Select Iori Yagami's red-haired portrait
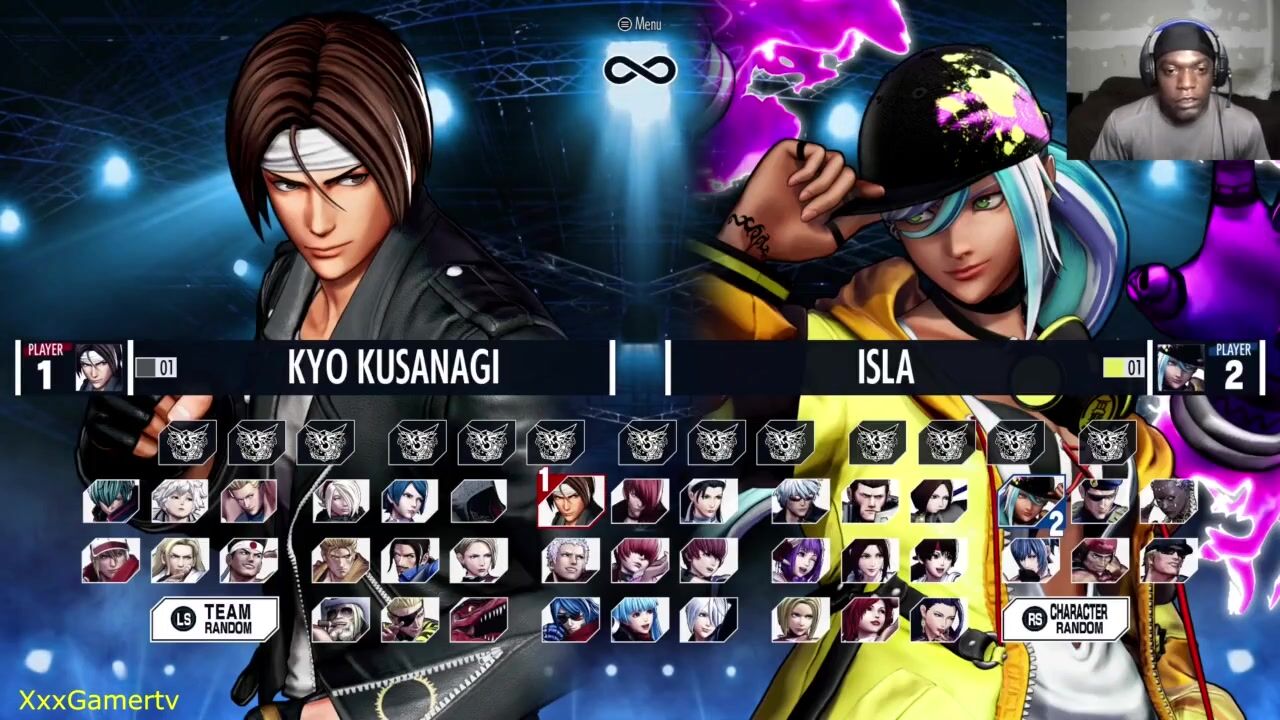1280x720 pixels. tap(640, 501)
